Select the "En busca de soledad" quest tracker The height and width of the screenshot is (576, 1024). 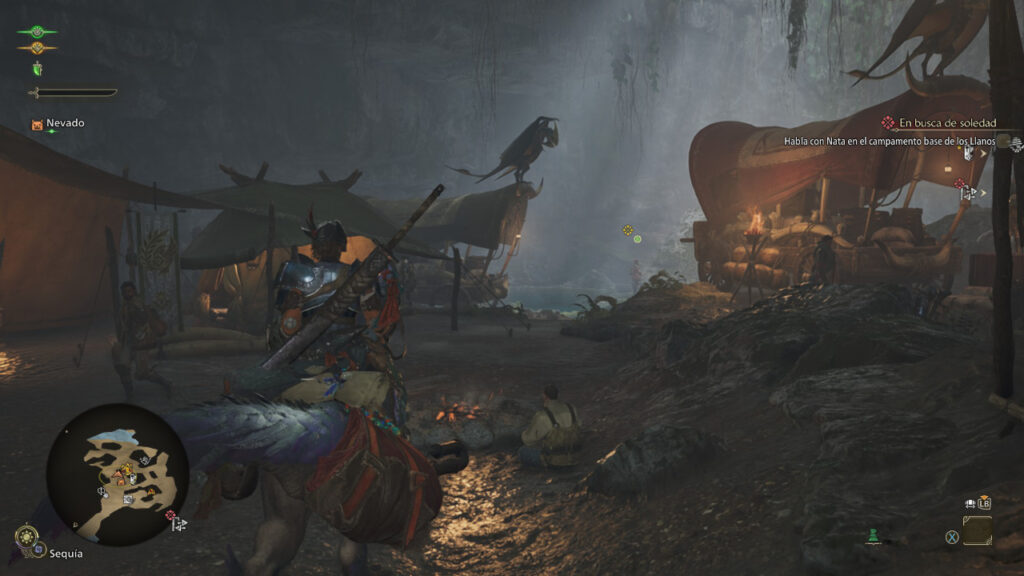pos(934,123)
